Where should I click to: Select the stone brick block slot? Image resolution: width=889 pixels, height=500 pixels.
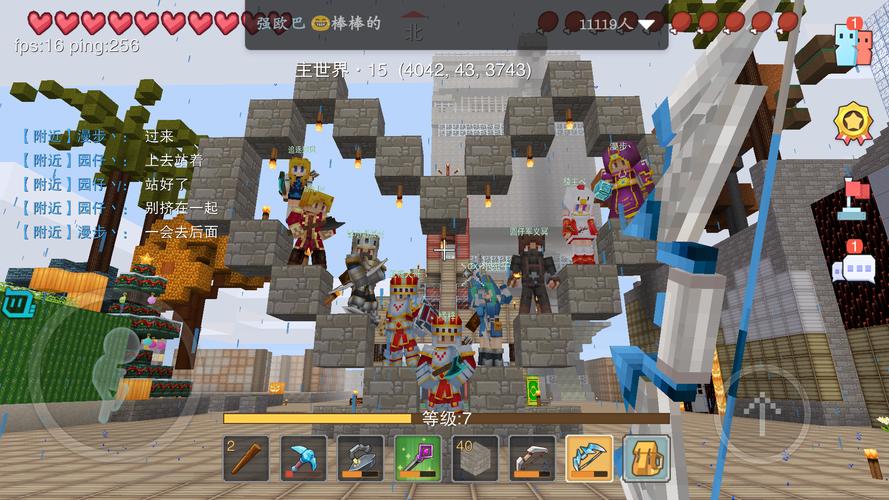pos(476,458)
